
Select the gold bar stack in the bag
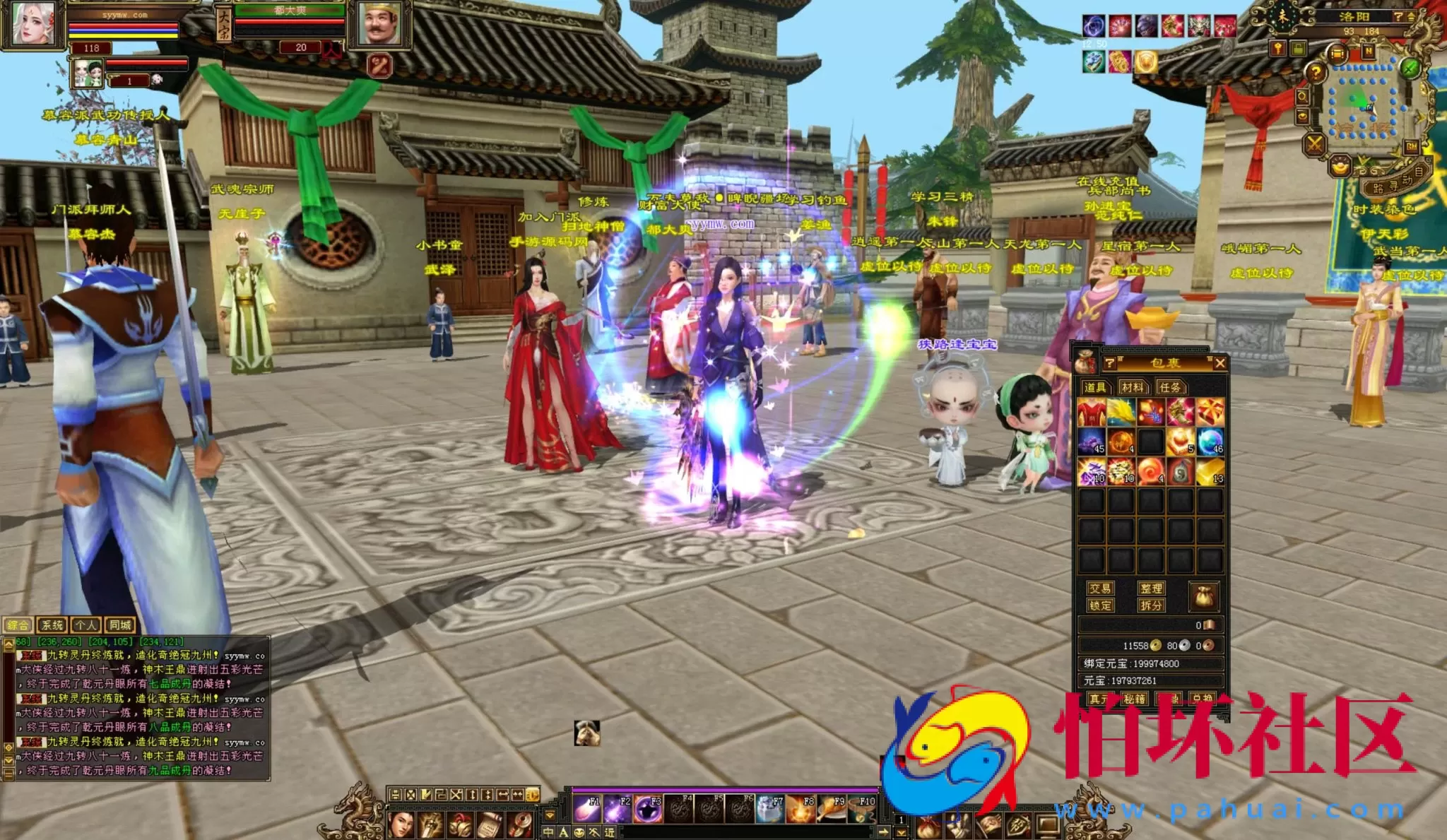pos(1210,471)
